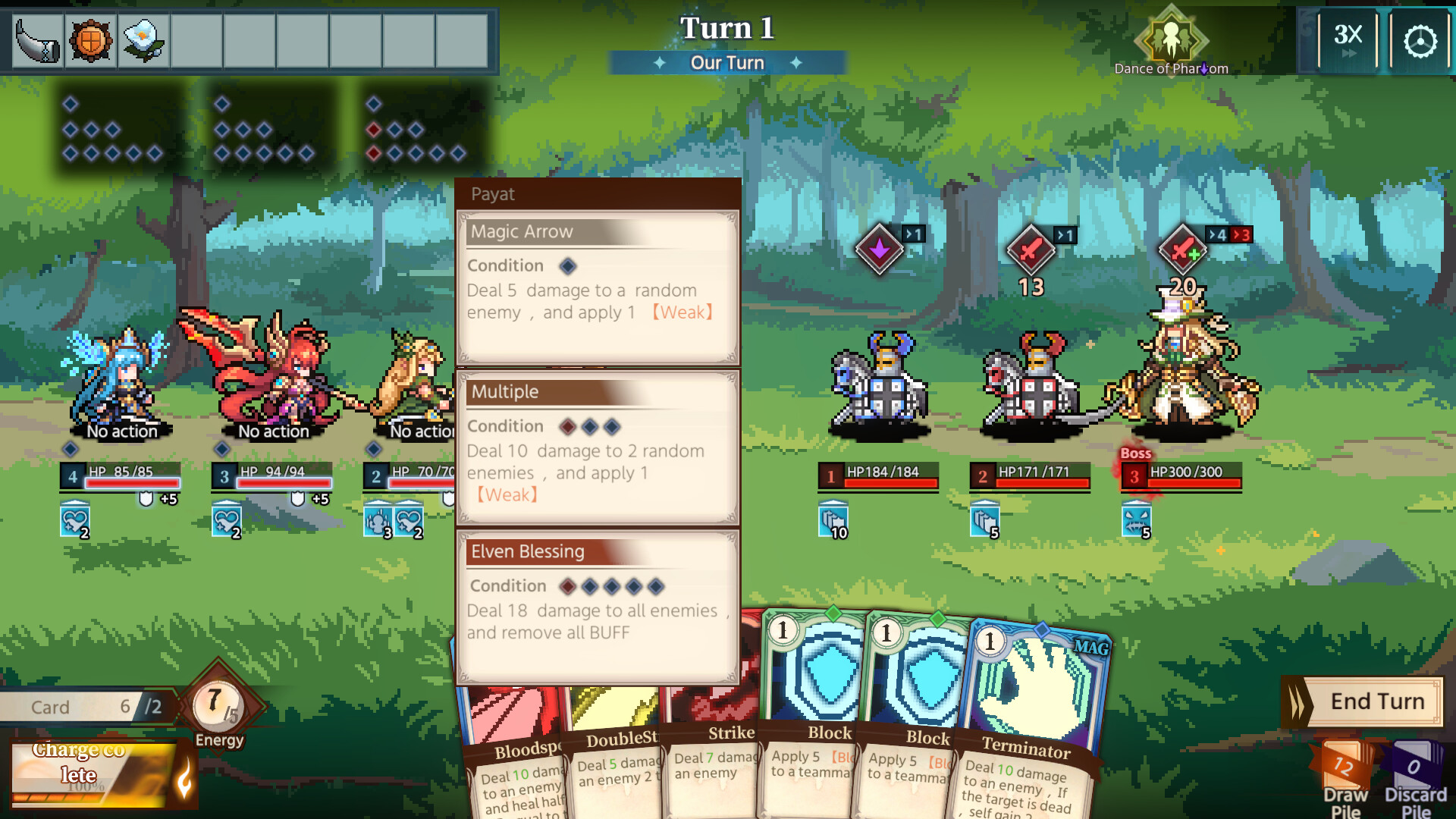This screenshot has height=819, width=1456.
Task: Click the blue condition diamond under Magic Arrow
Action: [566, 266]
